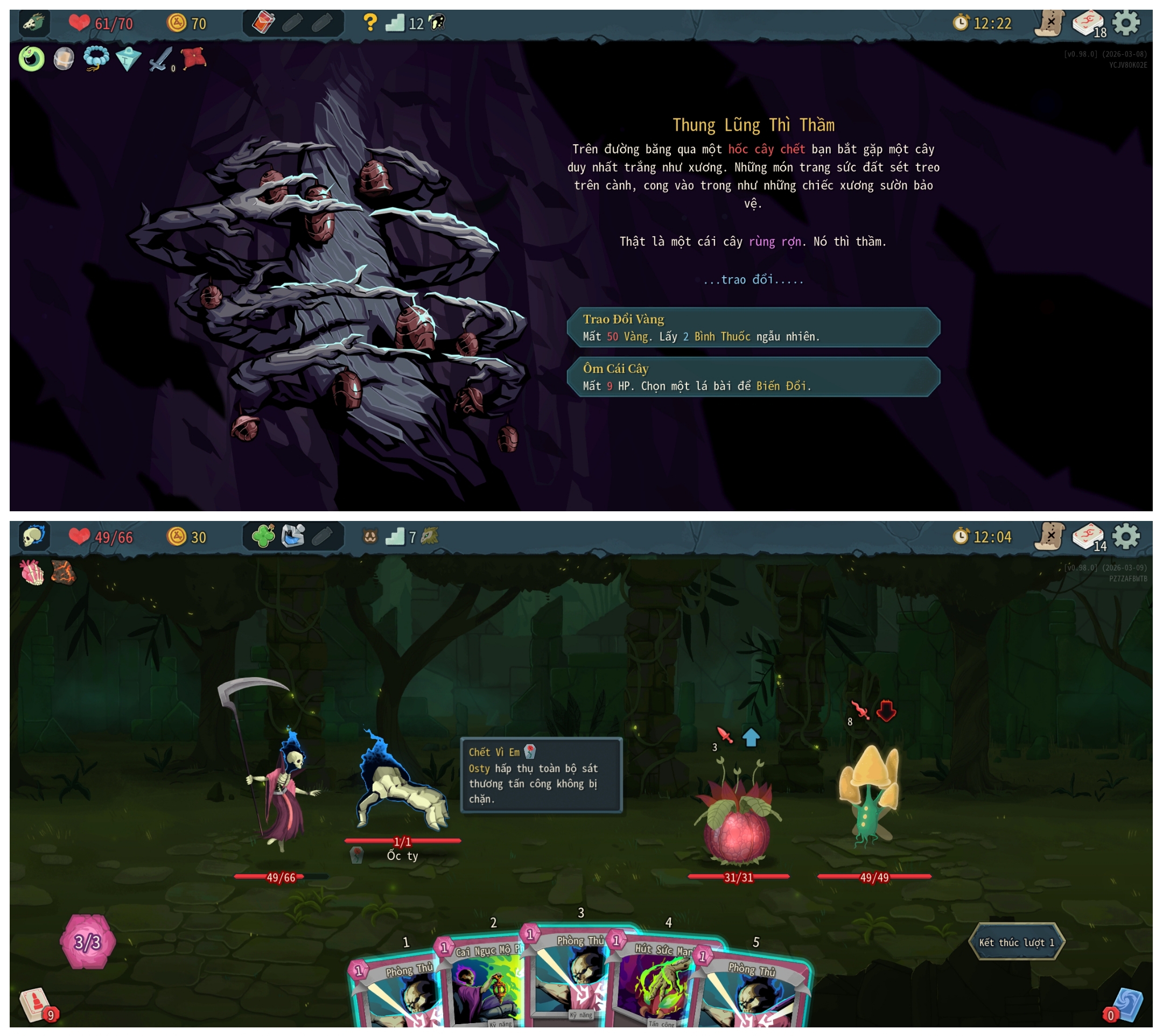
Task: Use the red potion in the potion belt
Action: pos(263,23)
